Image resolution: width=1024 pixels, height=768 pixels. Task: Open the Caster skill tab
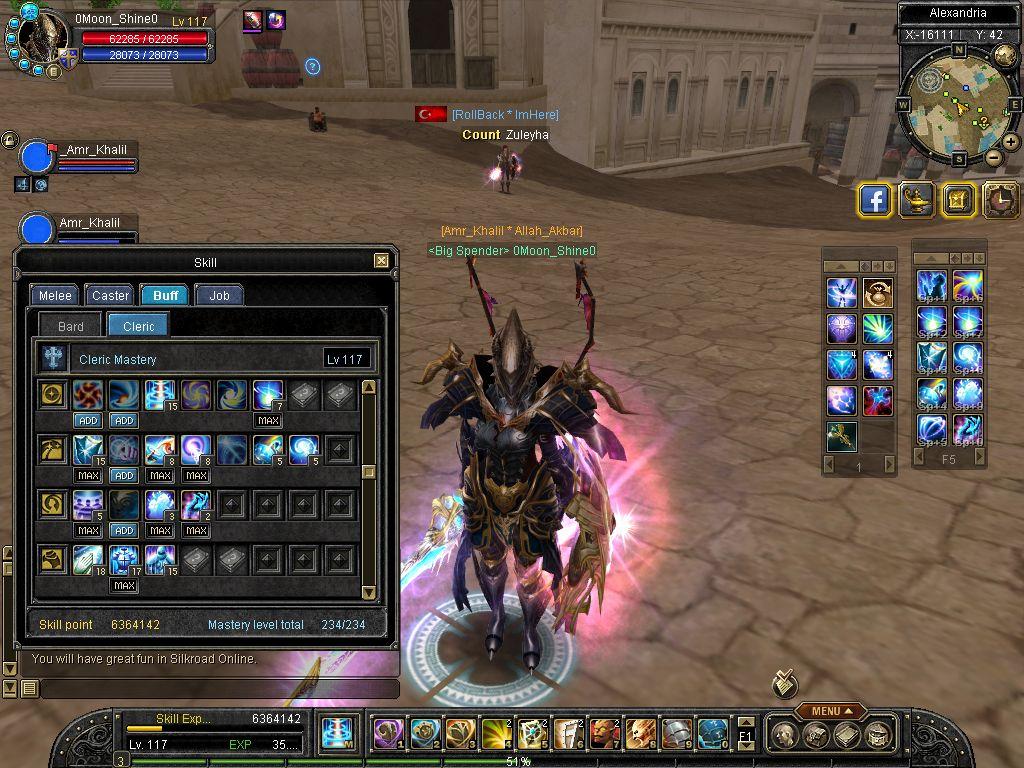click(110, 295)
